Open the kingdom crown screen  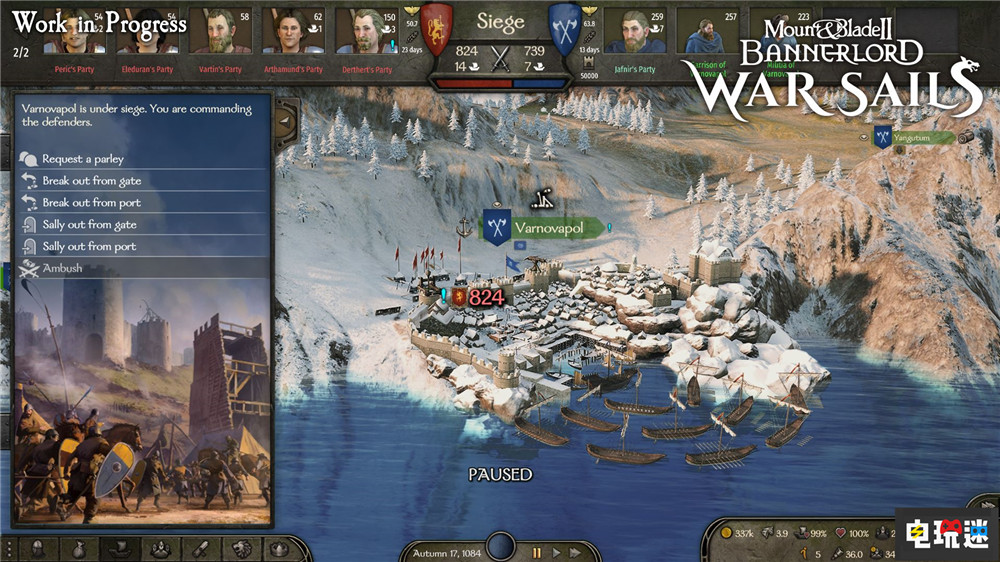(x=280, y=549)
